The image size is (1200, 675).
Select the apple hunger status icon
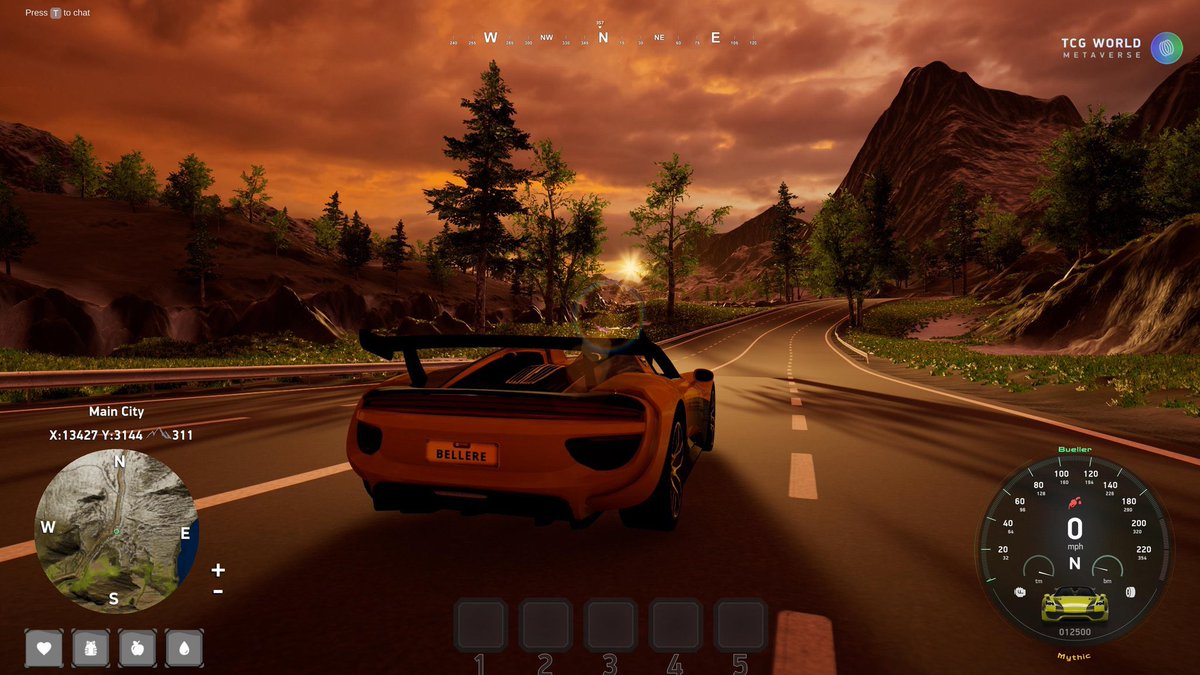(137, 648)
